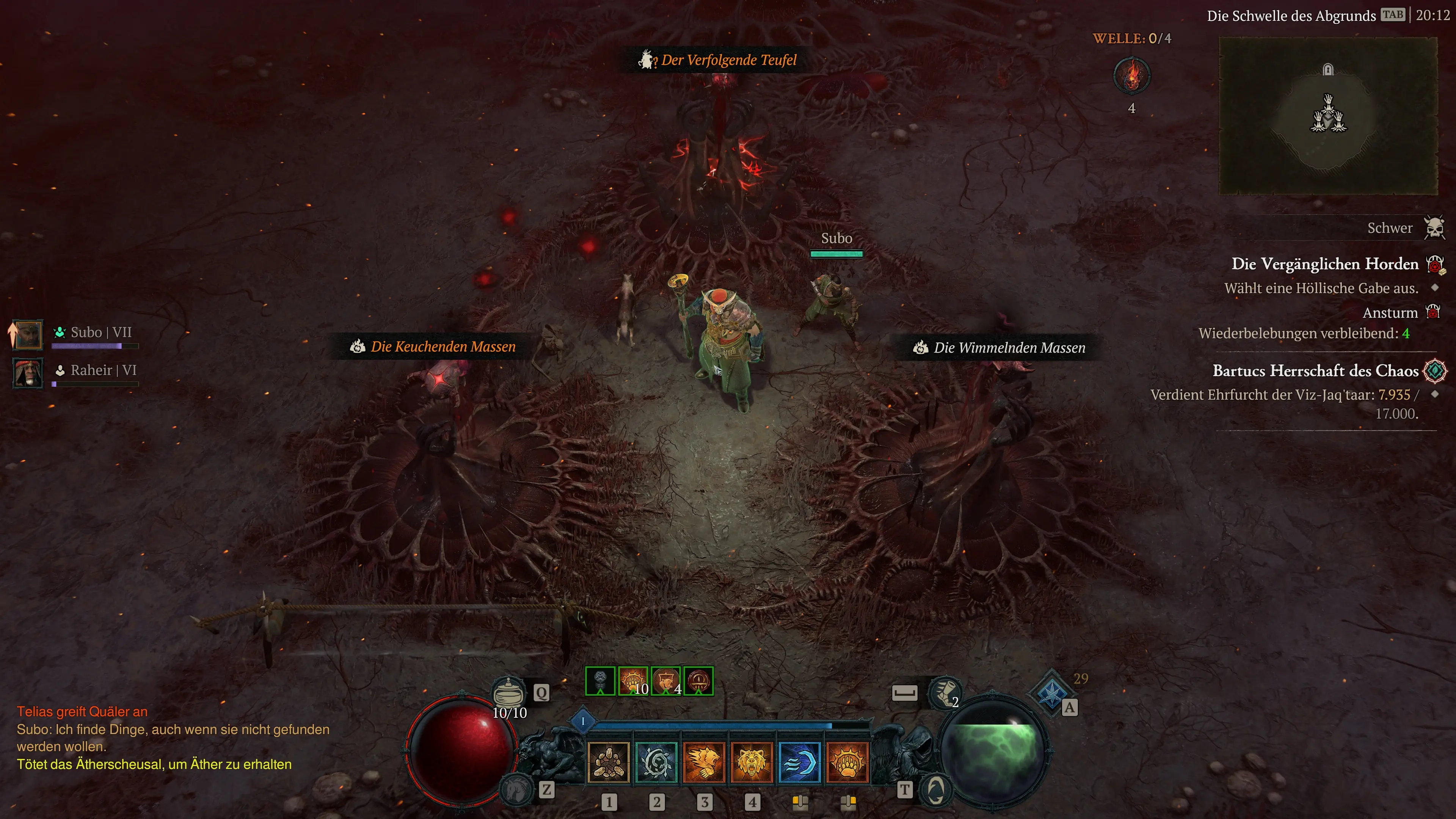The width and height of the screenshot is (1456, 819).
Task: Open Bartucs Herrschaft des Chaos objective
Action: click(x=1315, y=371)
